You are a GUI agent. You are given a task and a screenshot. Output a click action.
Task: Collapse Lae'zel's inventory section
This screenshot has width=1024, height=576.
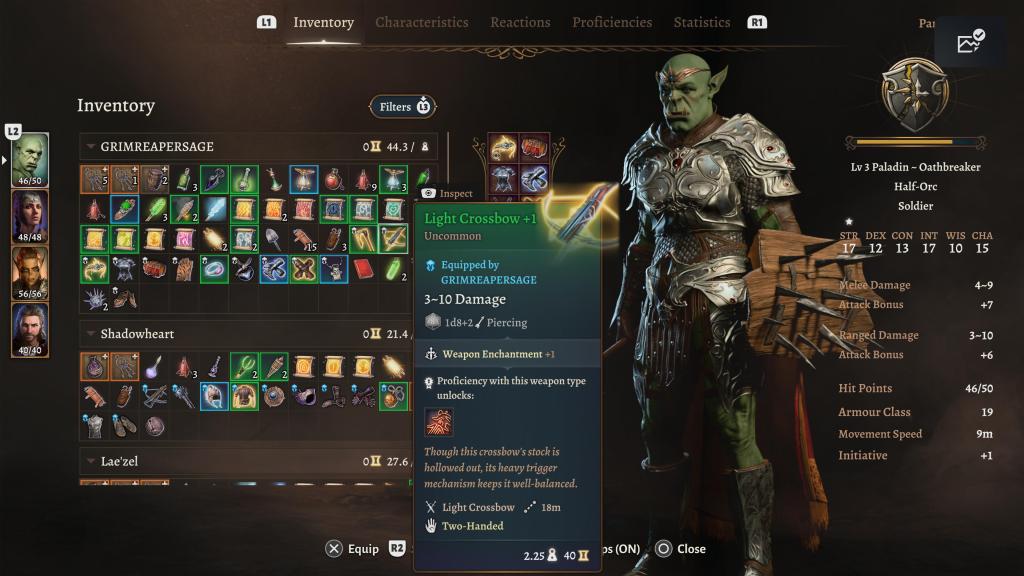coord(90,462)
